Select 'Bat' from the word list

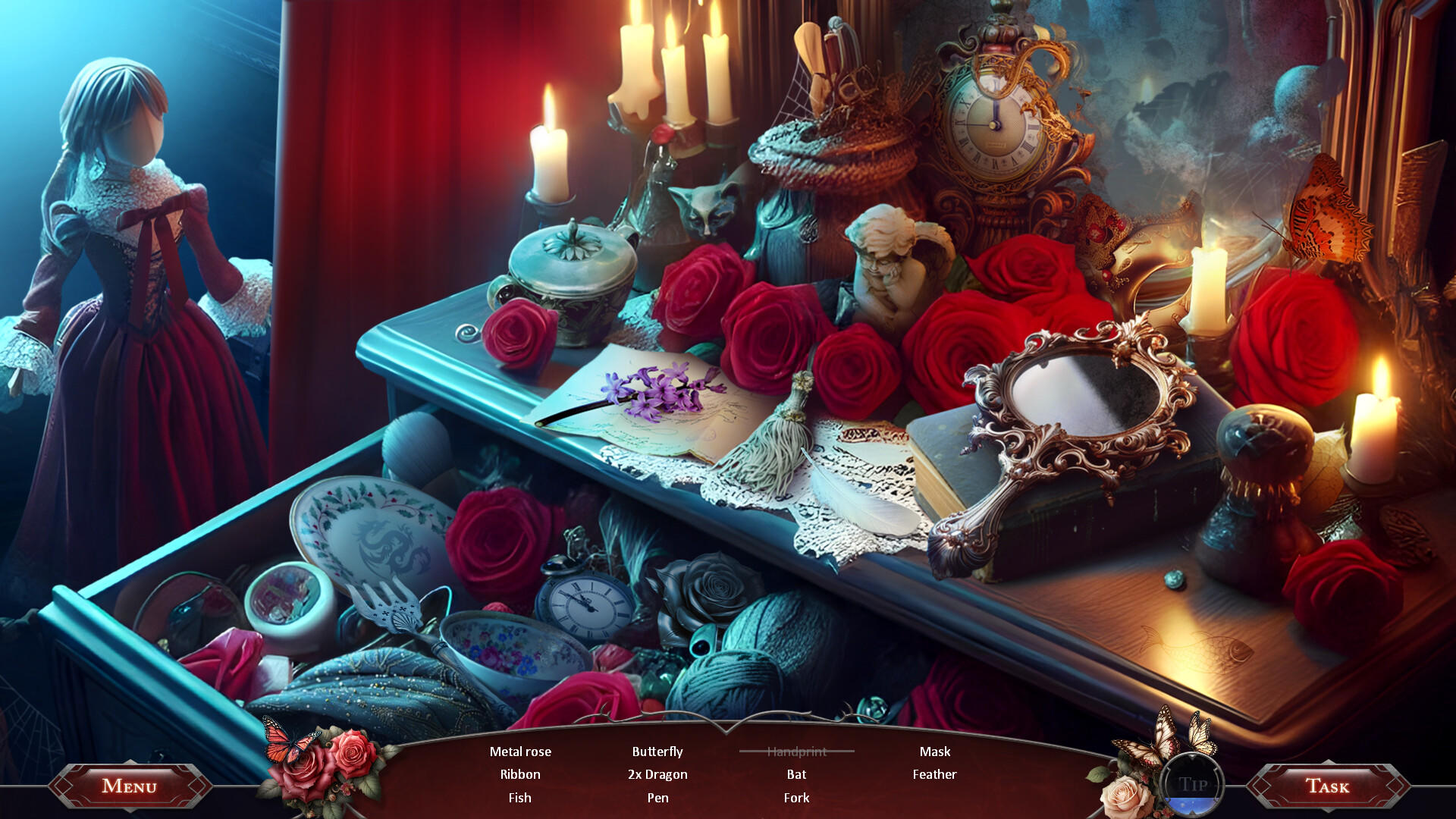point(795,774)
